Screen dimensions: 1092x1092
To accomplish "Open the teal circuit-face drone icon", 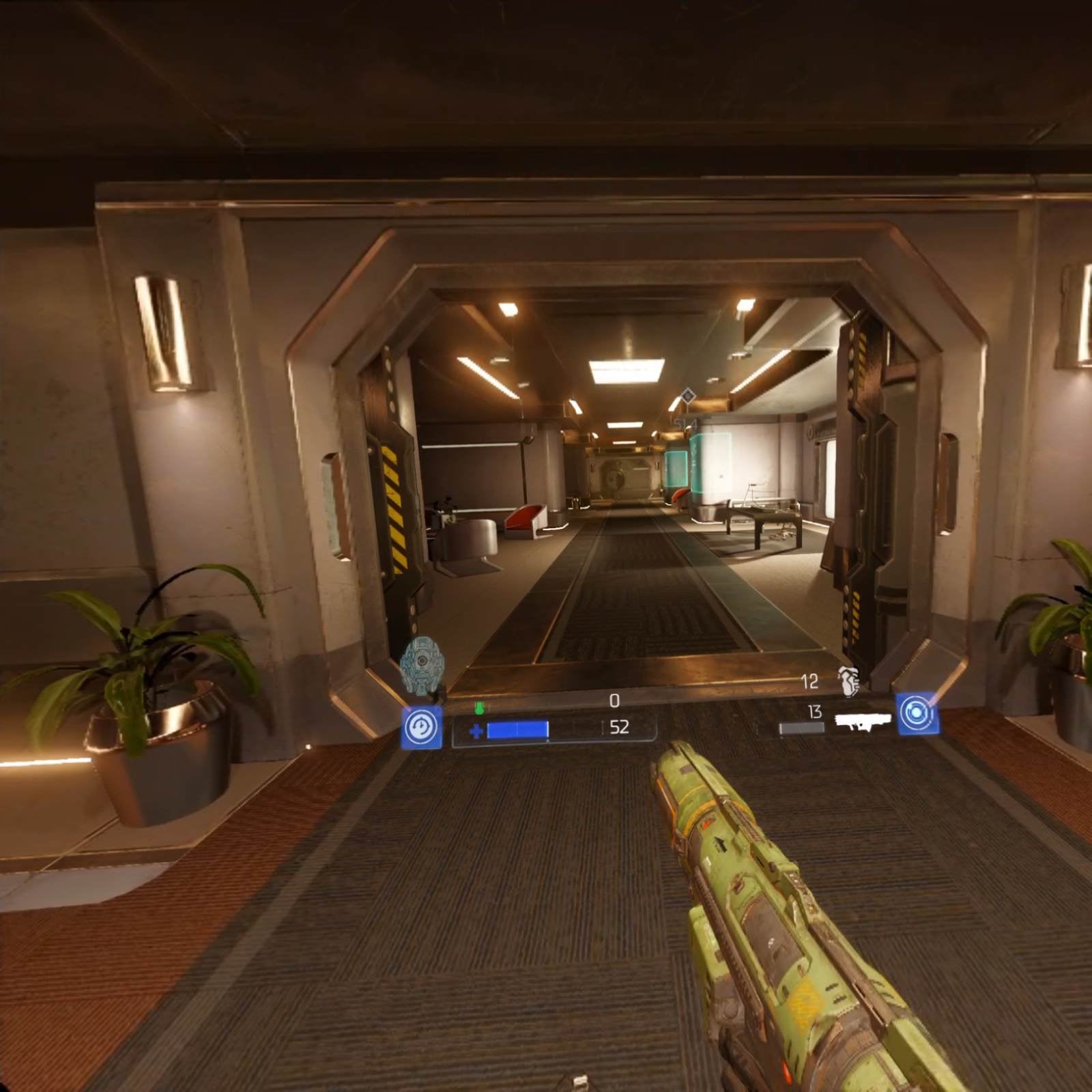I will pyautogui.click(x=422, y=665).
